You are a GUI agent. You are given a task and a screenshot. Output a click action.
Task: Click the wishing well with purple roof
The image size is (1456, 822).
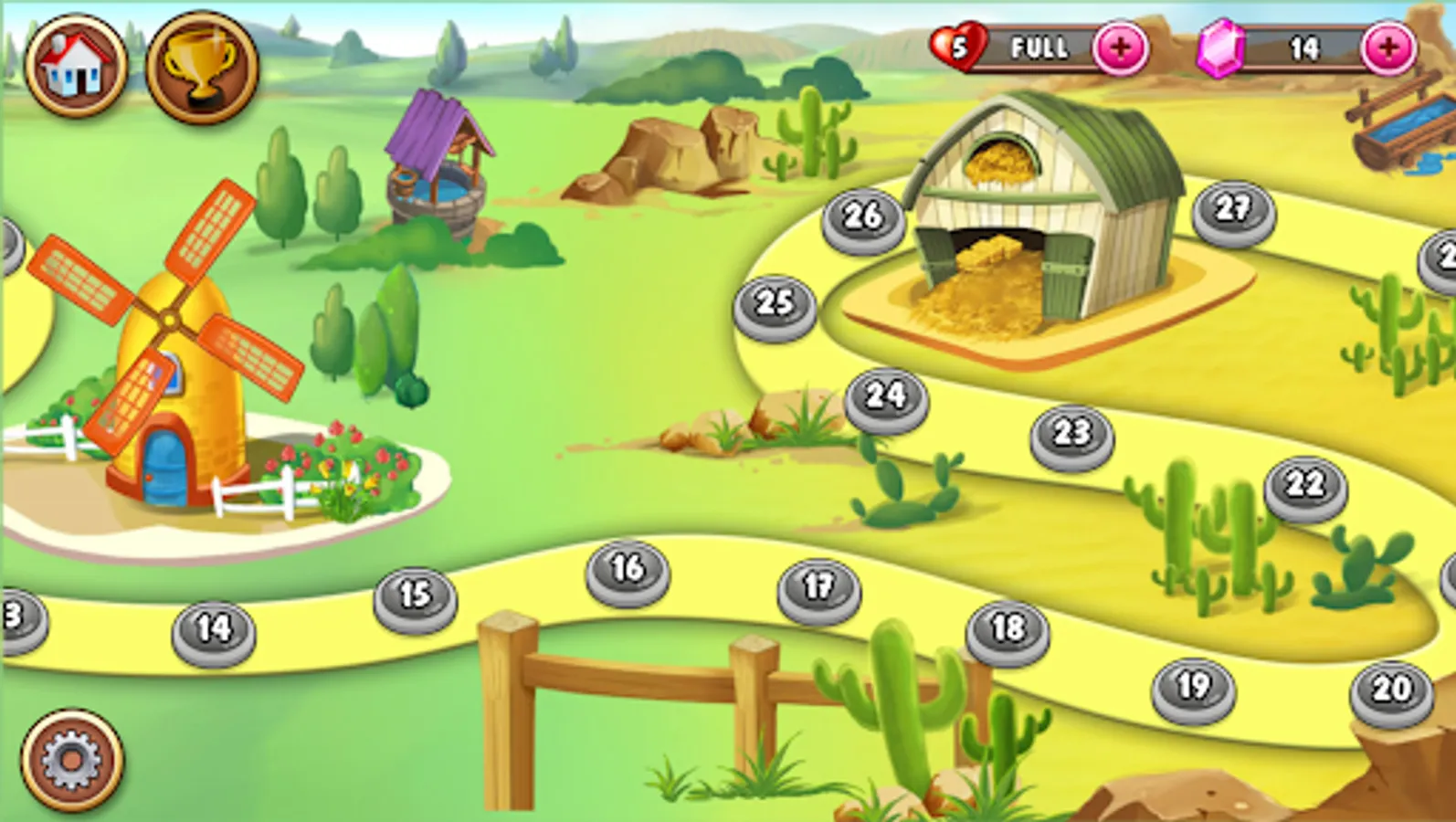coord(437,164)
